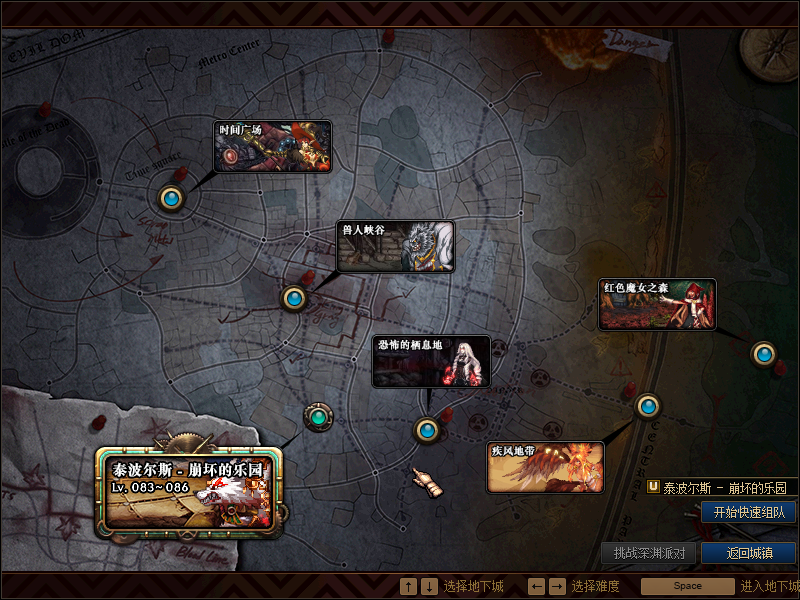This screenshot has width=800, height=600.
Task: Choose the 兽人峡谷 dungeon card
Action: (x=396, y=247)
